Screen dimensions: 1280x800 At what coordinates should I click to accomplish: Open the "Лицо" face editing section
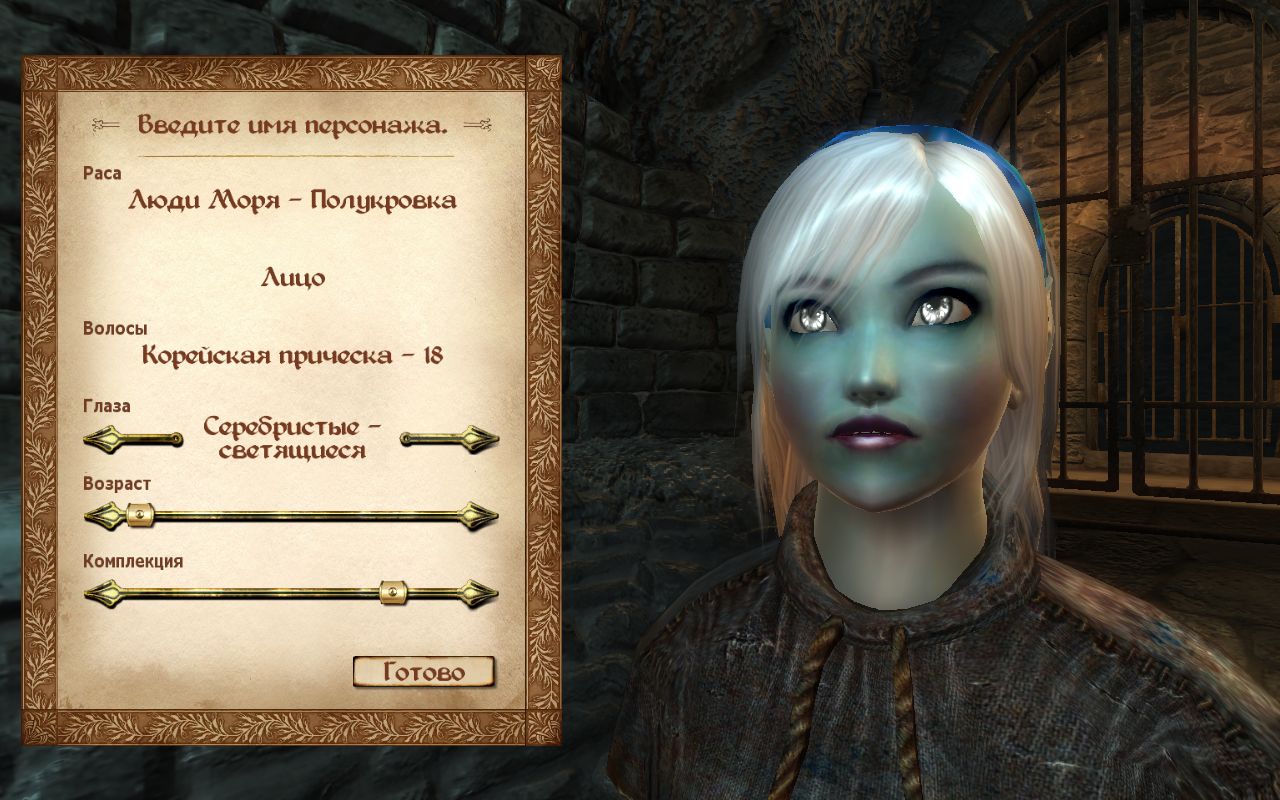coord(293,278)
